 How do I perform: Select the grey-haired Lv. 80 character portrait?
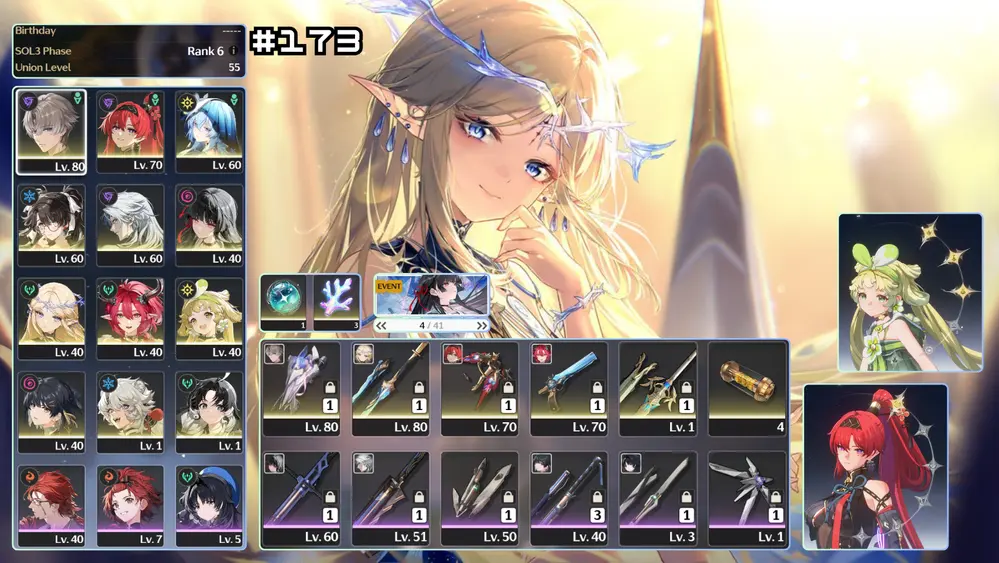(x=51, y=130)
